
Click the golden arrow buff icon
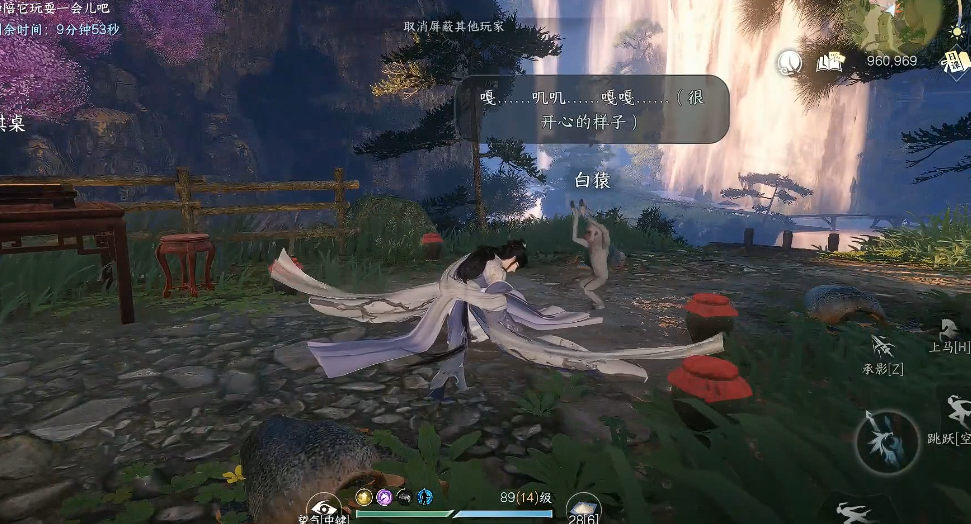(364, 497)
